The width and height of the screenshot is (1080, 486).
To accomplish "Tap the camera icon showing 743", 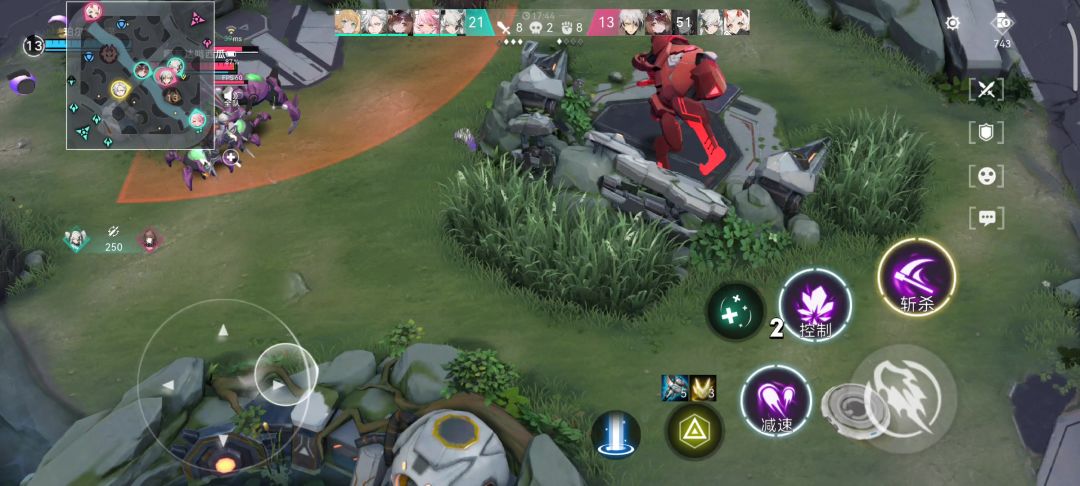I will [1002, 25].
